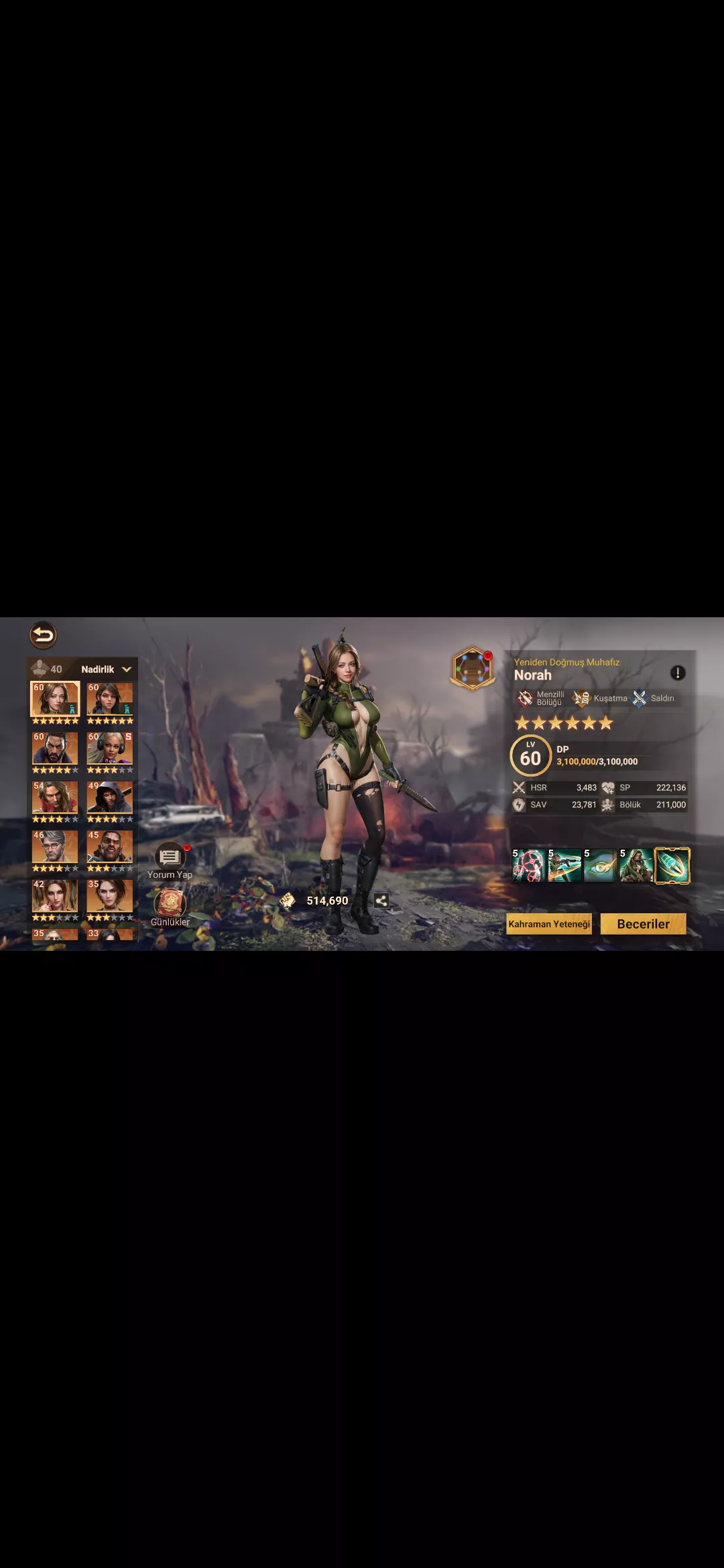The height and width of the screenshot is (1568, 724).
Task: Share the hero with the share icon
Action: 381,901
